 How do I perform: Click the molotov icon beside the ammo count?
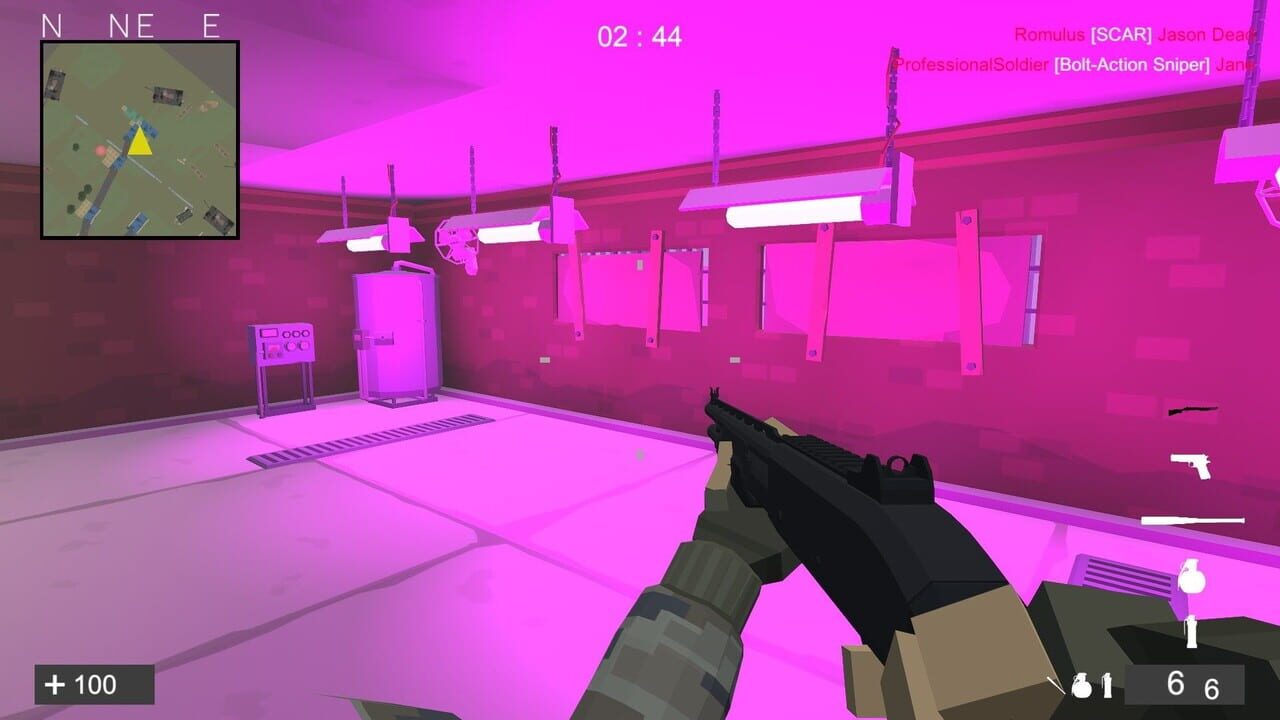(x=1107, y=684)
